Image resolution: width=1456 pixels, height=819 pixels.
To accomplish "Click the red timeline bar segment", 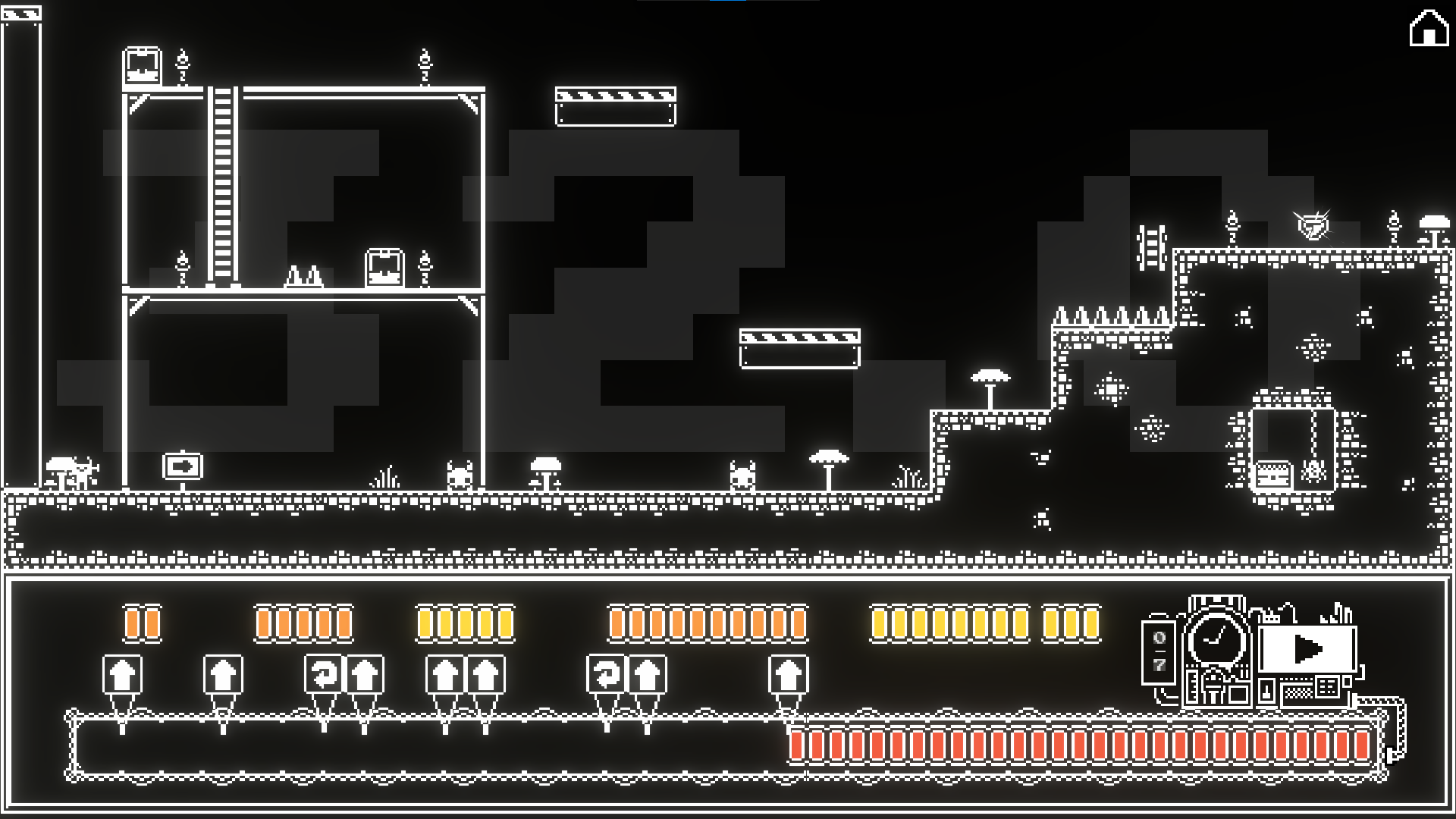I will [1081, 745].
